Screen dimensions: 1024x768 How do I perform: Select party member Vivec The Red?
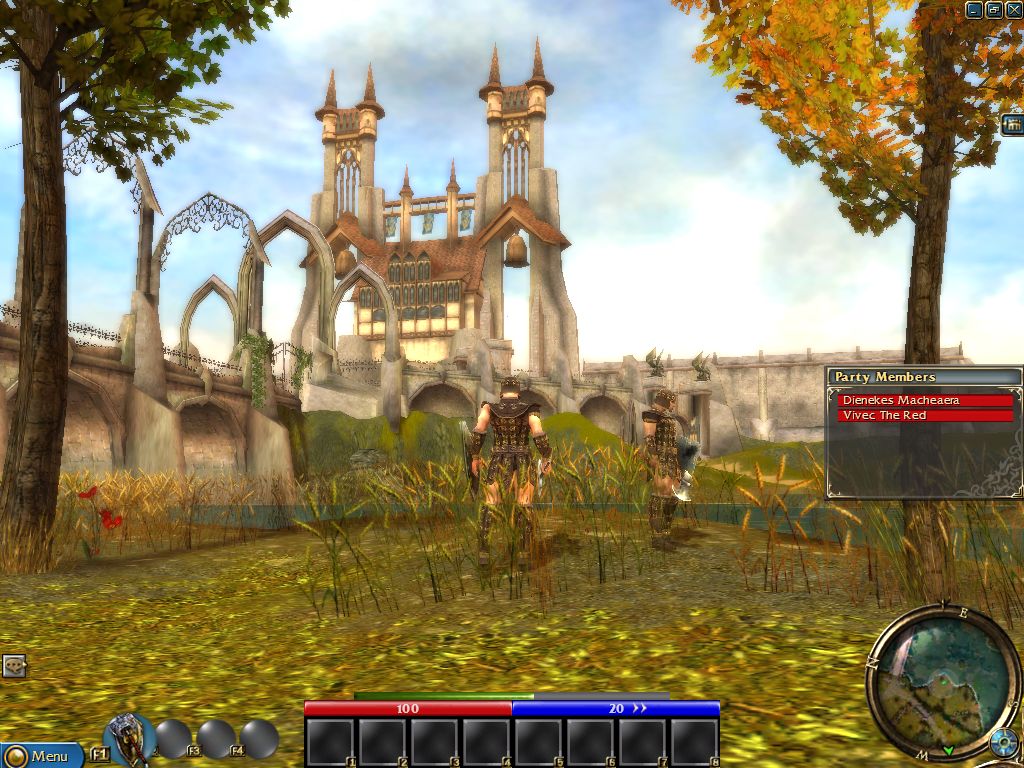tap(925, 415)
